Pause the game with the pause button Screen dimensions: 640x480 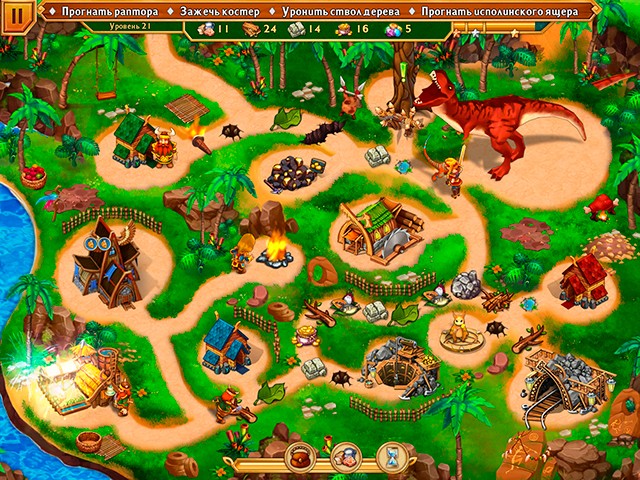(x=17, y=18)
